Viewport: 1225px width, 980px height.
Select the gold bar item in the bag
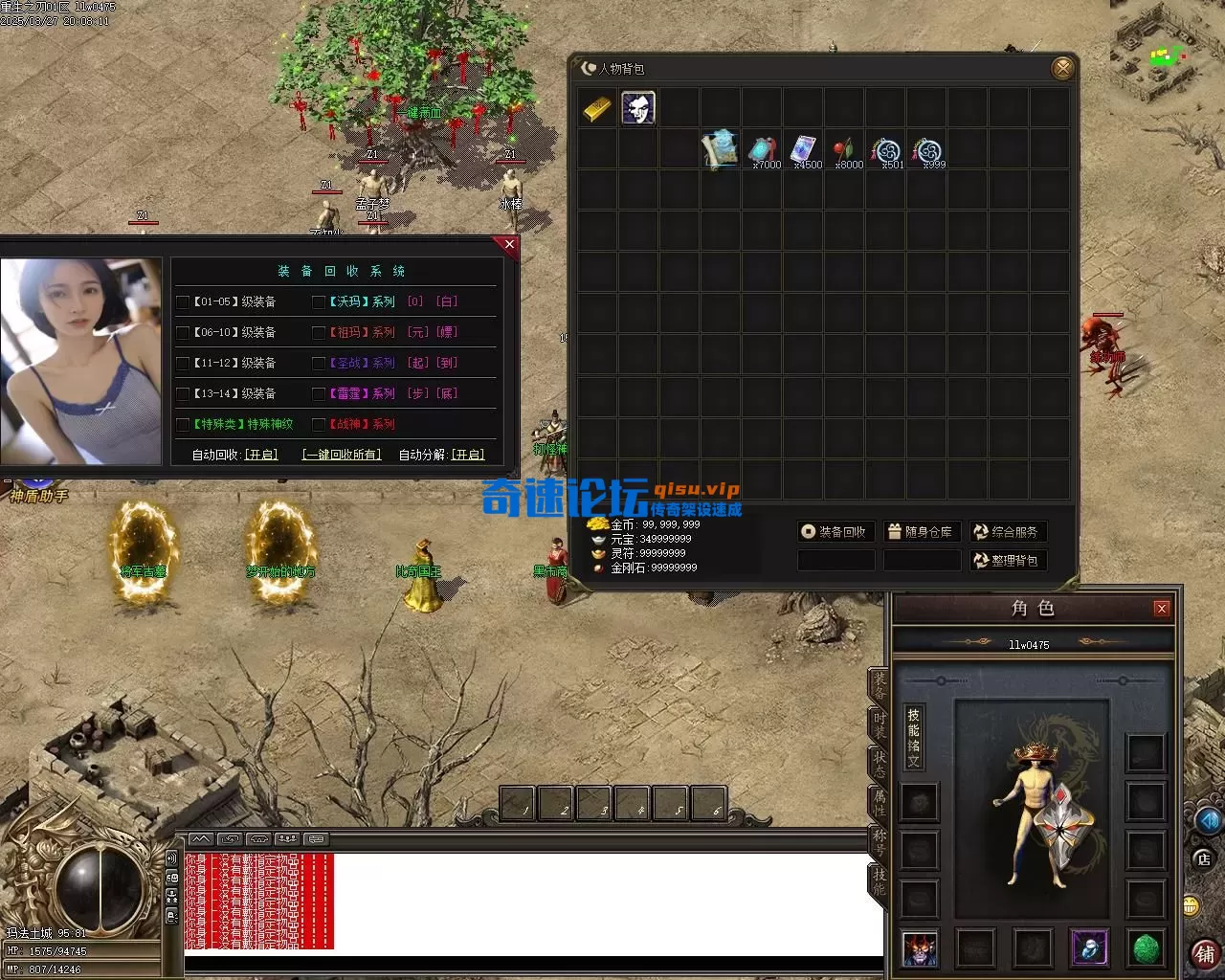(x=597, y=109)
